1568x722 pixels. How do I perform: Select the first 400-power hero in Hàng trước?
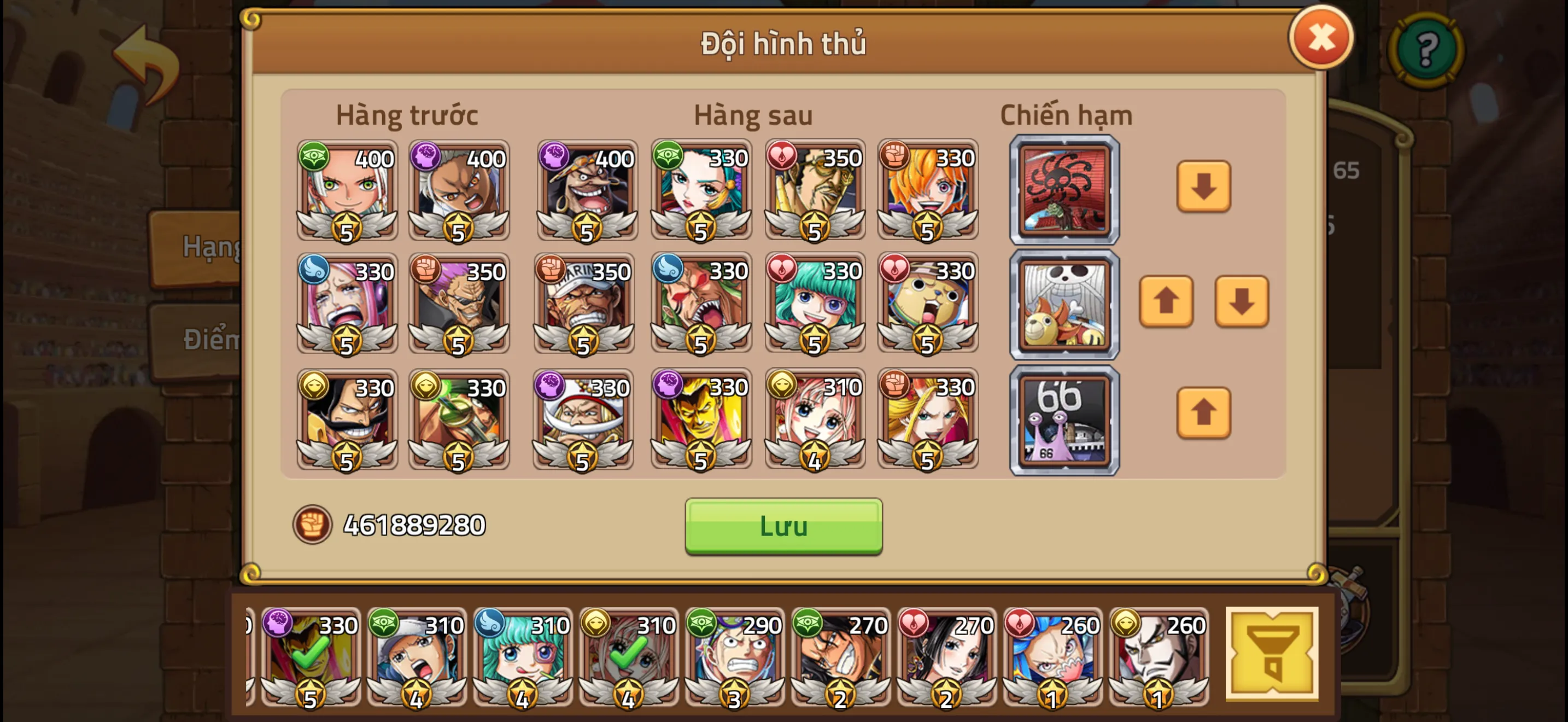[347, 192]
